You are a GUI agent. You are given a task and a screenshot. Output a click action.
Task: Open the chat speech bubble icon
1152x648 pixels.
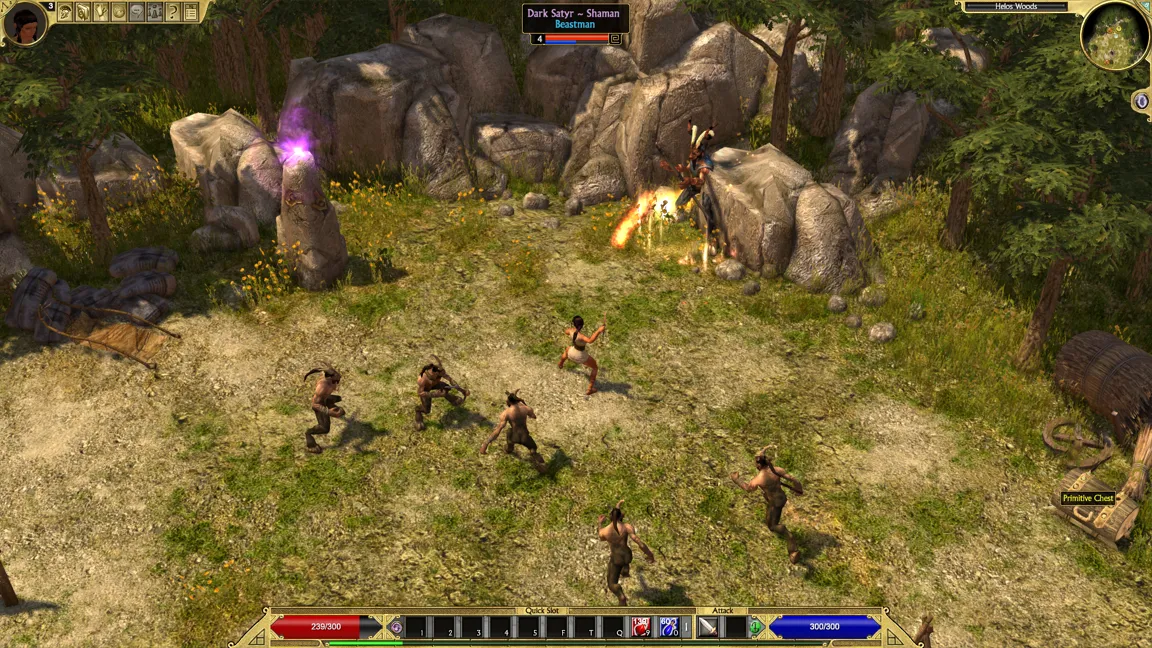click(137, 12)
